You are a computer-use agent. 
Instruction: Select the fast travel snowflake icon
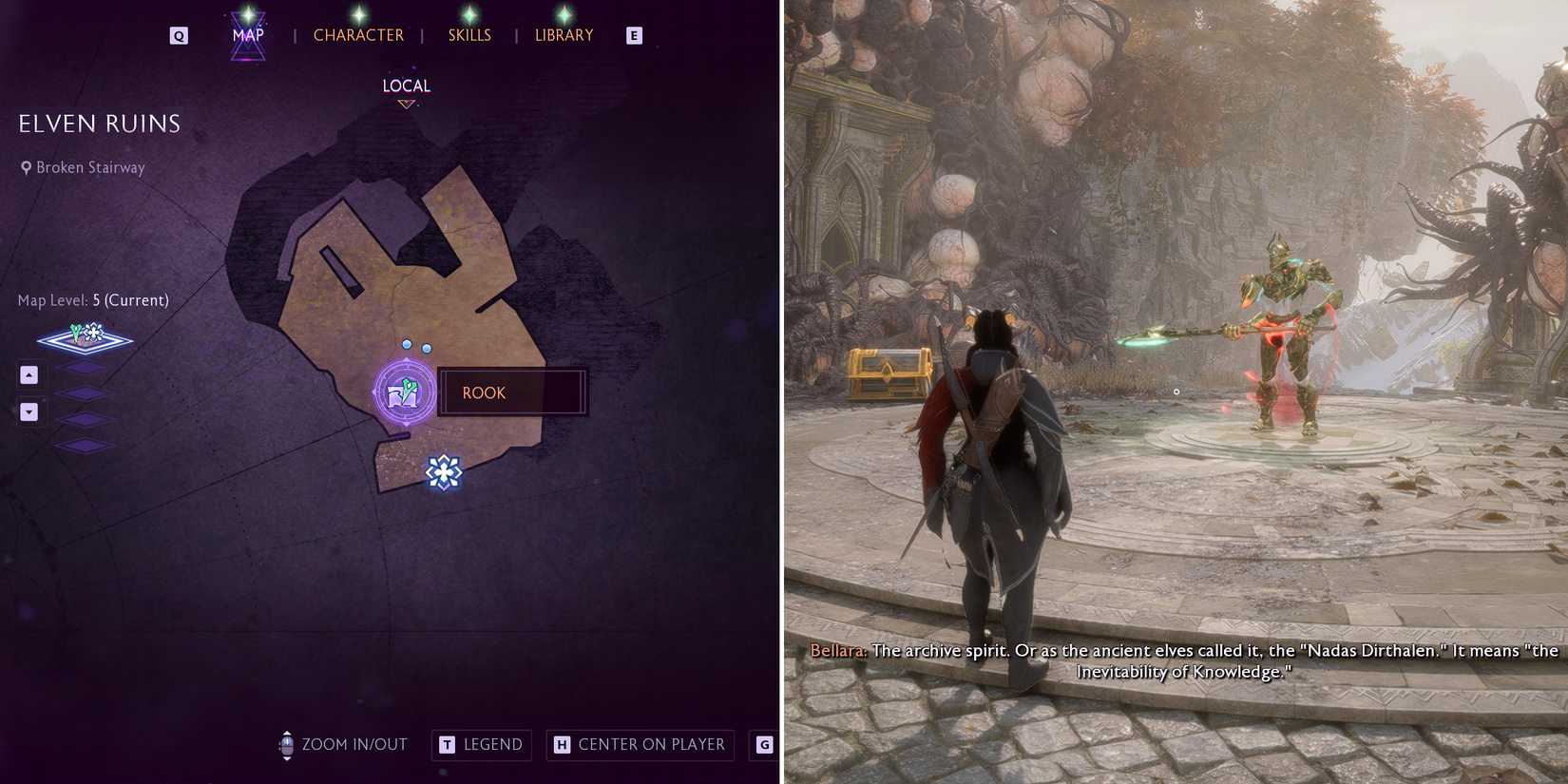tap(443, 472)
